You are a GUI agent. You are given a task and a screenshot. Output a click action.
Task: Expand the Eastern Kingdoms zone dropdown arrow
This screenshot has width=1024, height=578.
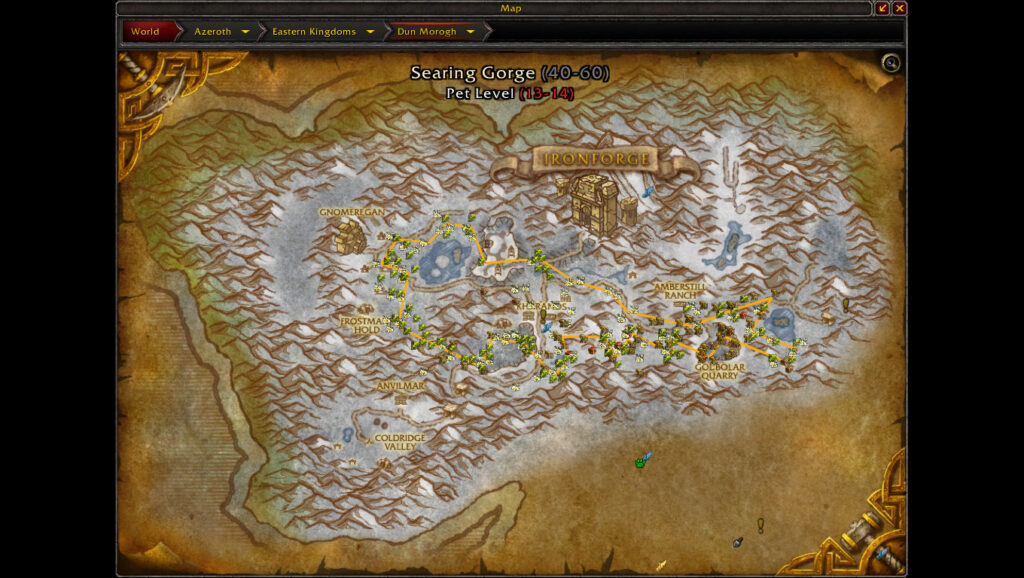pyautogui.click(x=370, y=32)
